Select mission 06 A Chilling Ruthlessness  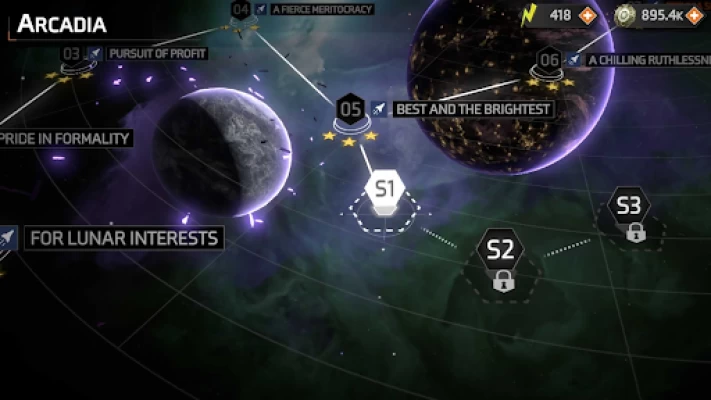(549, 60)
